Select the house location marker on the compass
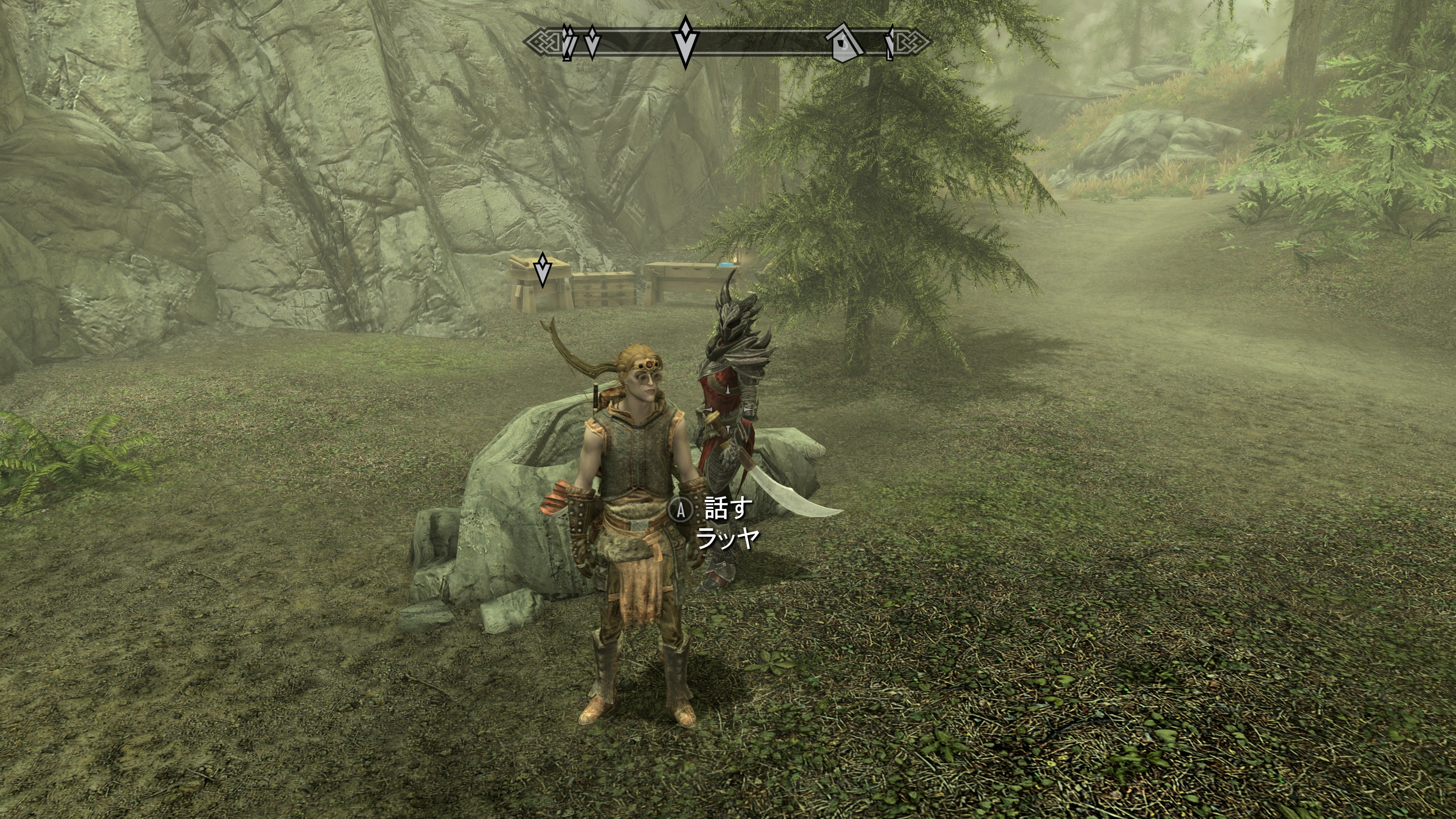 (x=844, y=43)
